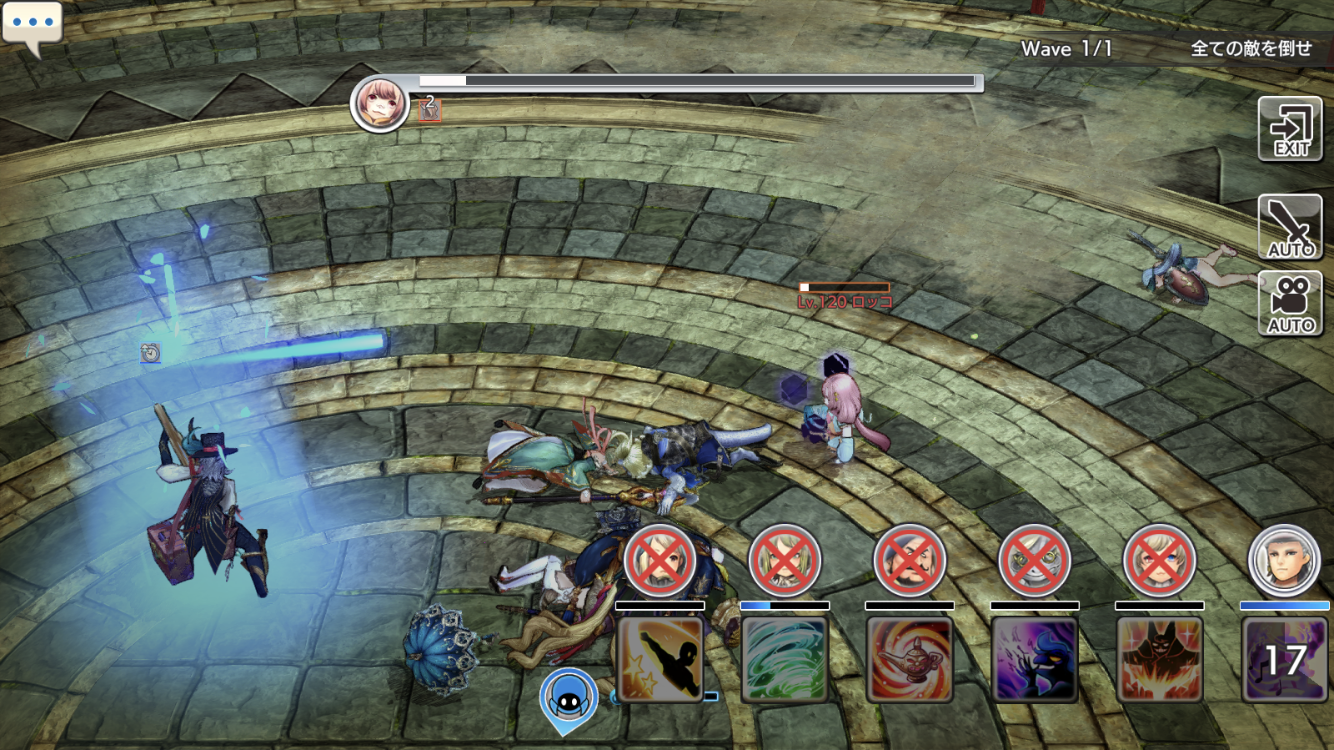Toggle the sword AUTO battle button
This screenshot has width=1334, height=750.
click(1290, 226)
